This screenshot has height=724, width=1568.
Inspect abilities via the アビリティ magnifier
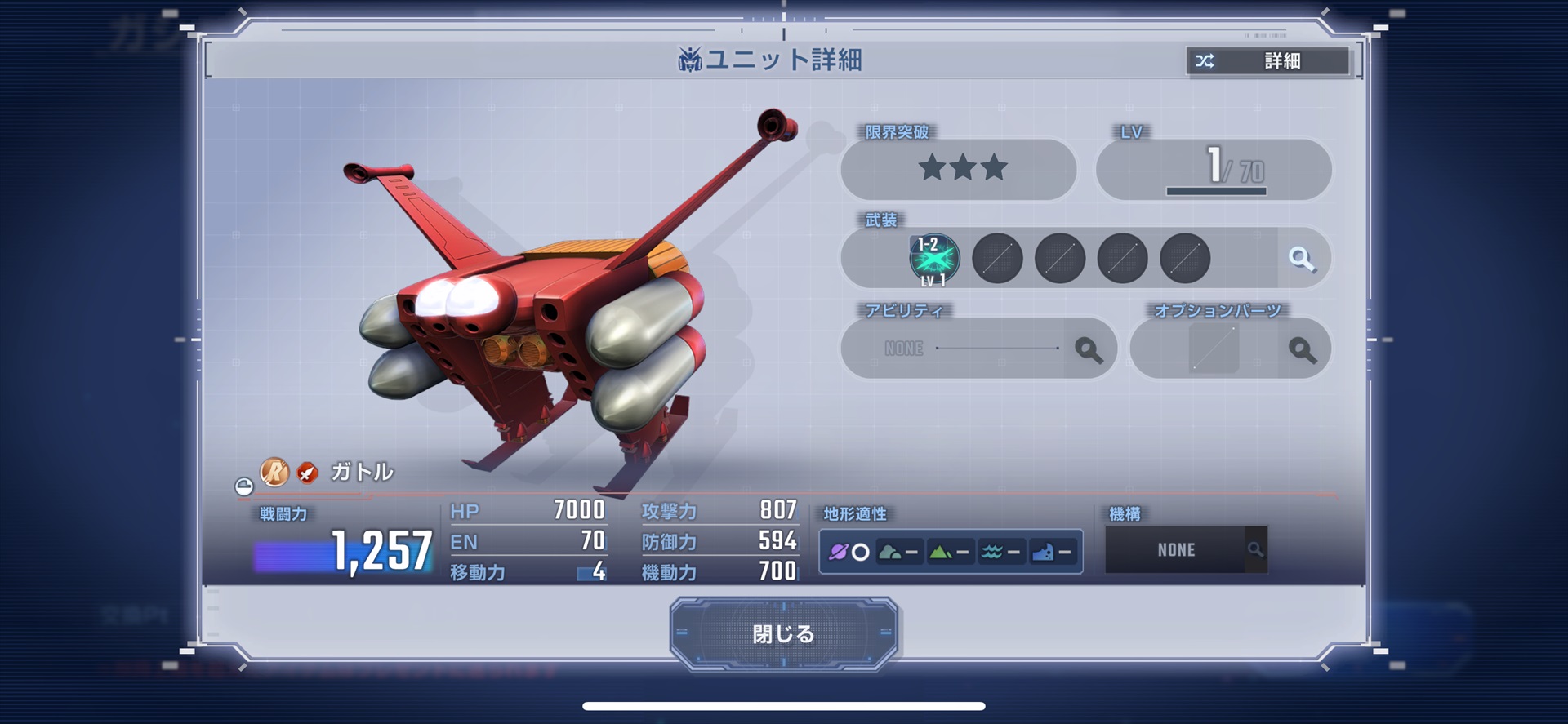click(x=1088, y=349)
